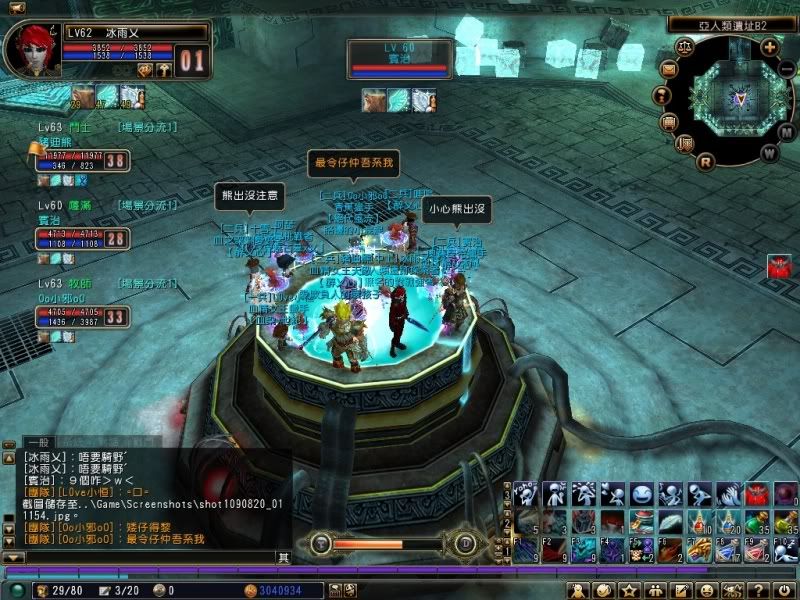Zoom in the minimap with plus button

pos(769,46)
